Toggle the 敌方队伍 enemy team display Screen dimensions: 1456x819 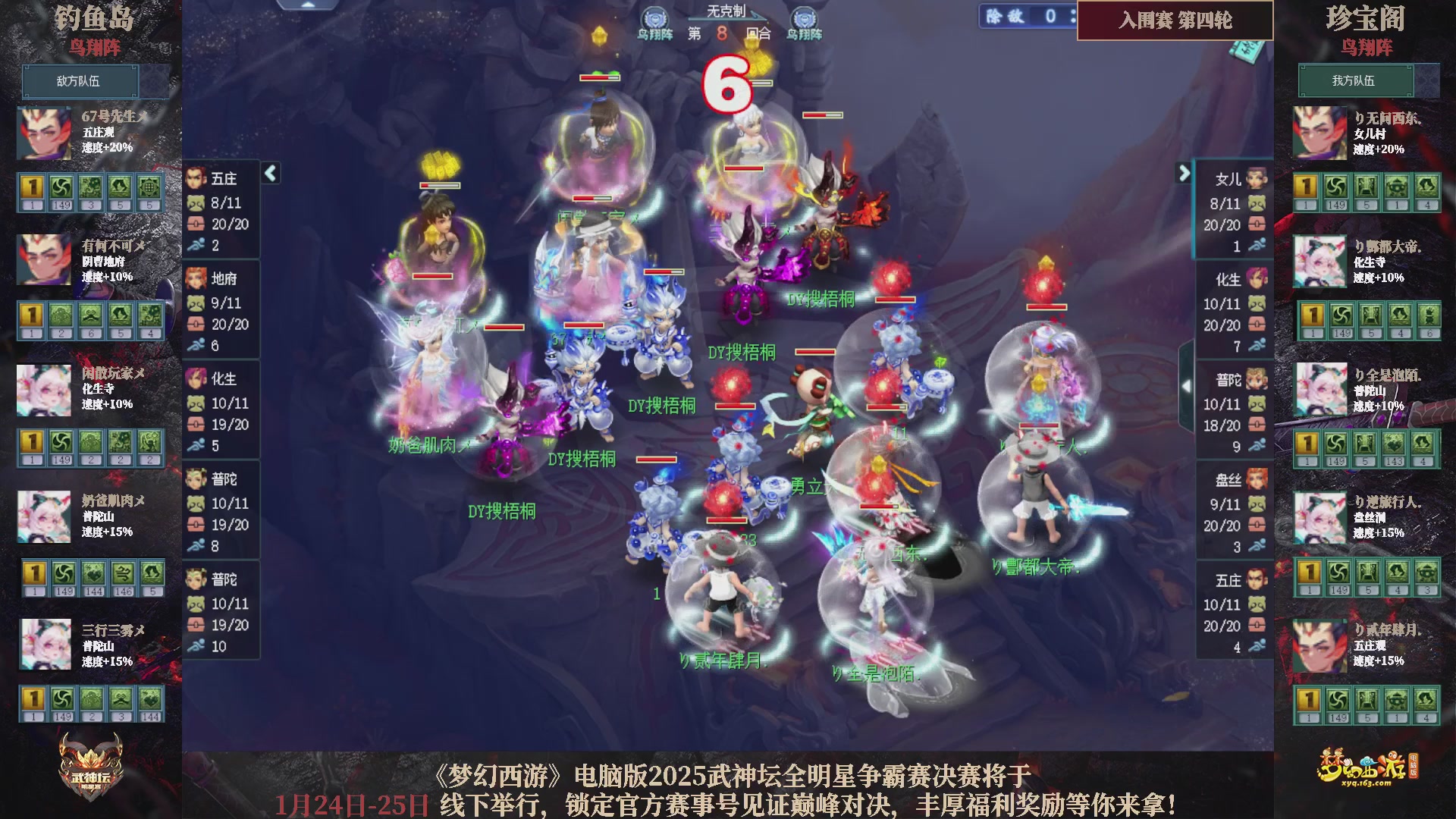pyautogui.click(x=80, y=81)
